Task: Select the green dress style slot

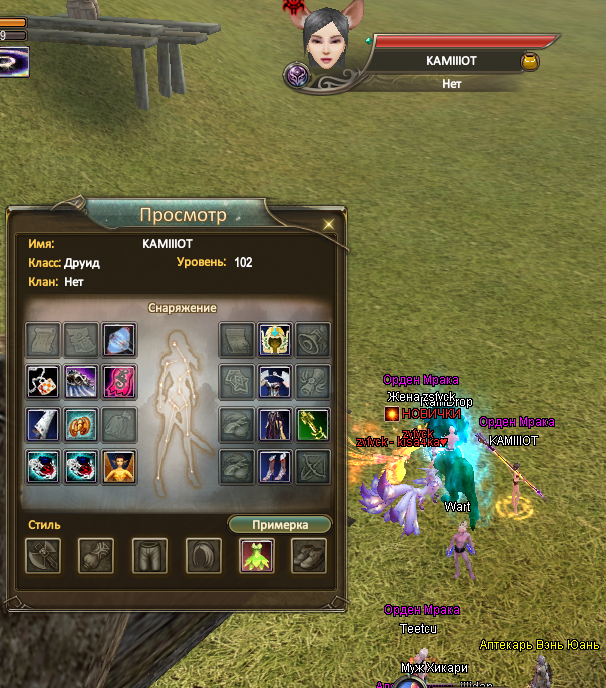Action: 257,556
